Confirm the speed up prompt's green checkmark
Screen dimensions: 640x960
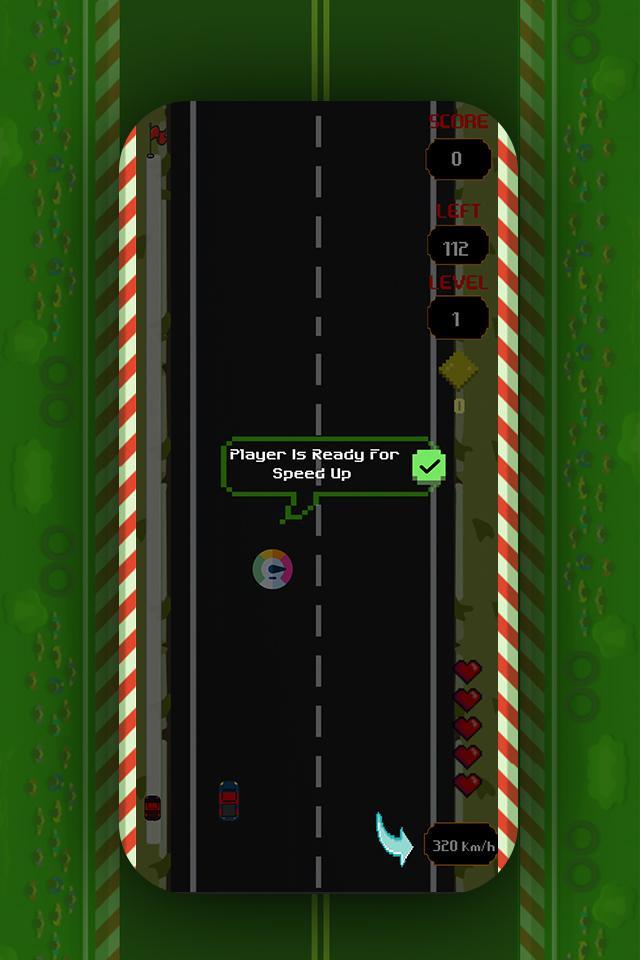tap(429, 466)
